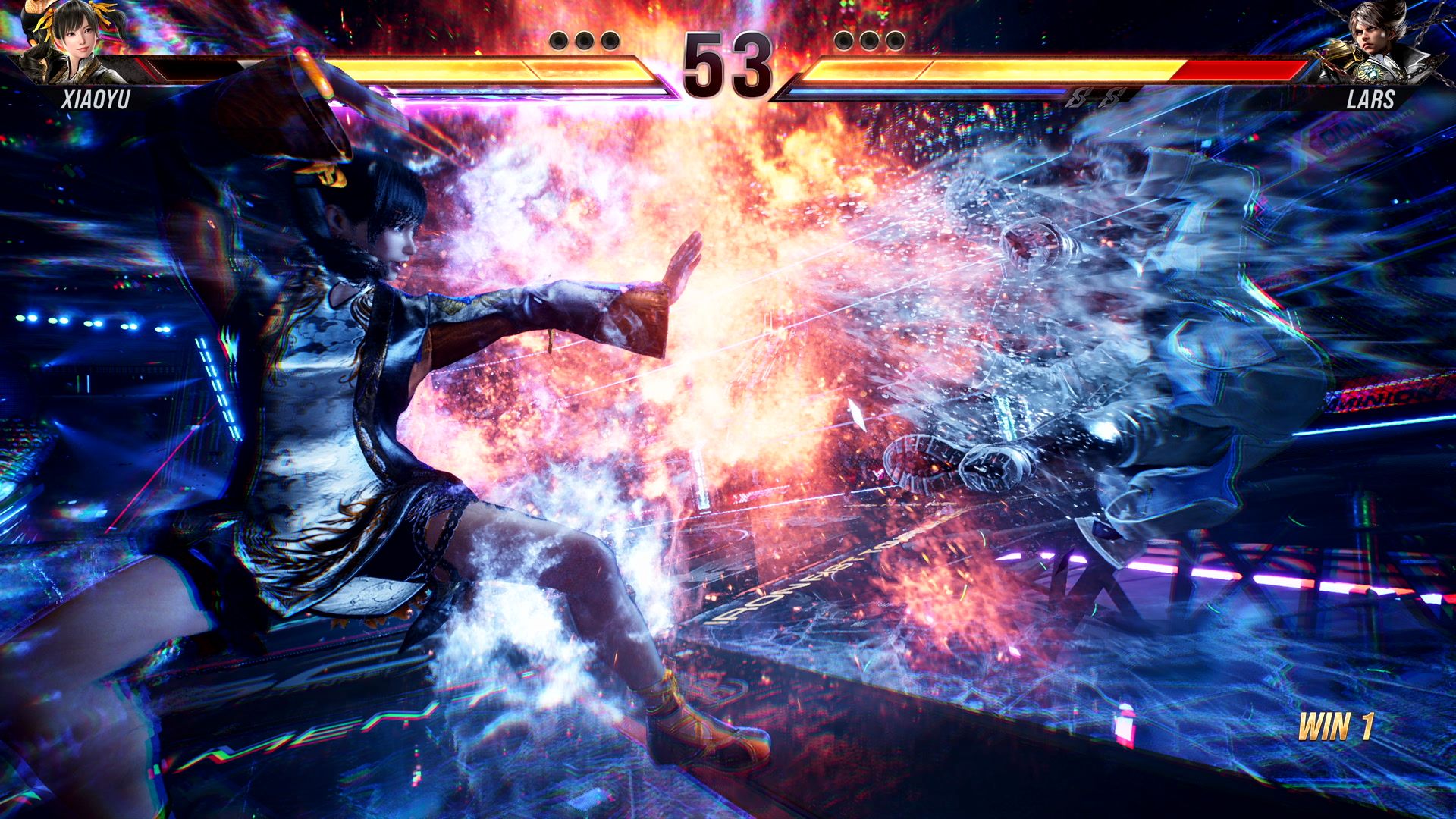Click the middle round-win pip on Xiaoyu's side
Viewport: 1456px width, 819px height.
coord(583,40)
